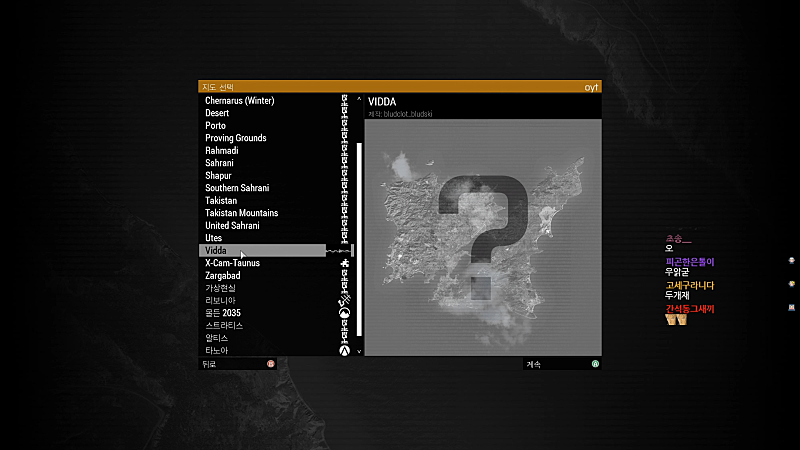
Task: Choose the 가상현실 map entry
Action: [x=223, y=288]
